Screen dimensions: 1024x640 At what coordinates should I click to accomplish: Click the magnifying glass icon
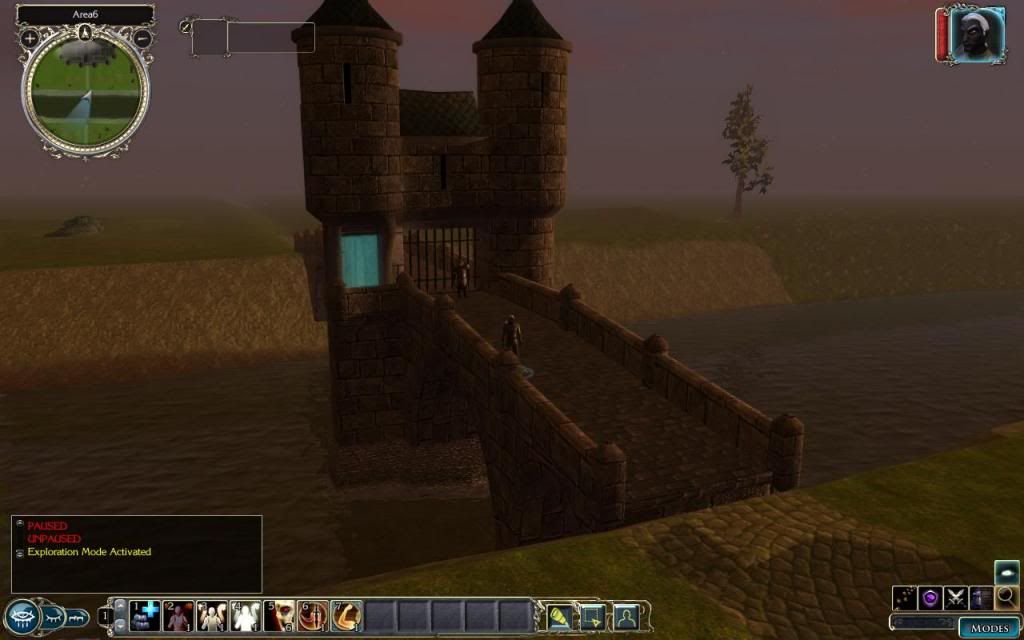tap(1007, 597)
